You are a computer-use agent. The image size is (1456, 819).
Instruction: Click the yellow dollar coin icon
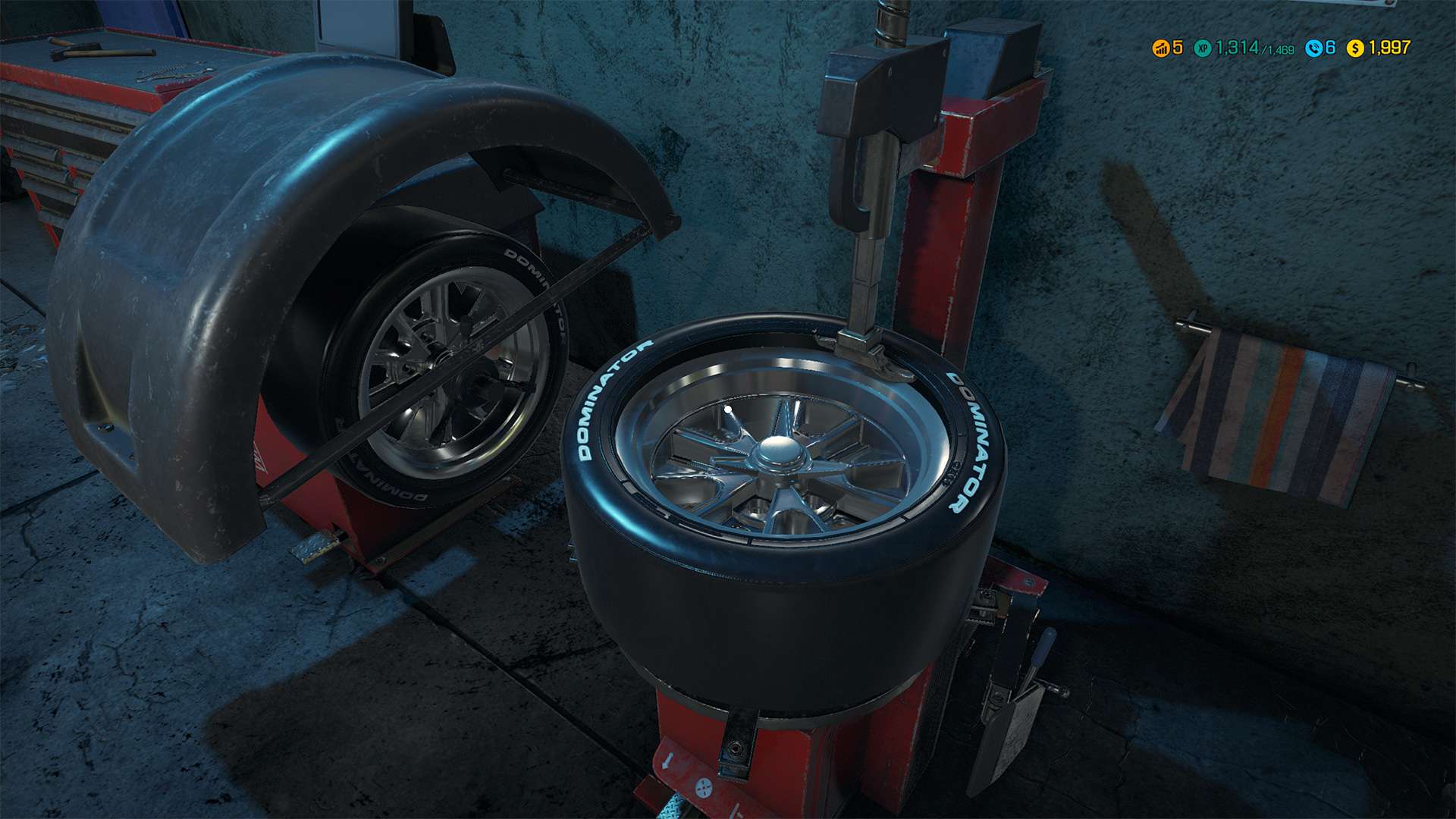click(1355, 49)
